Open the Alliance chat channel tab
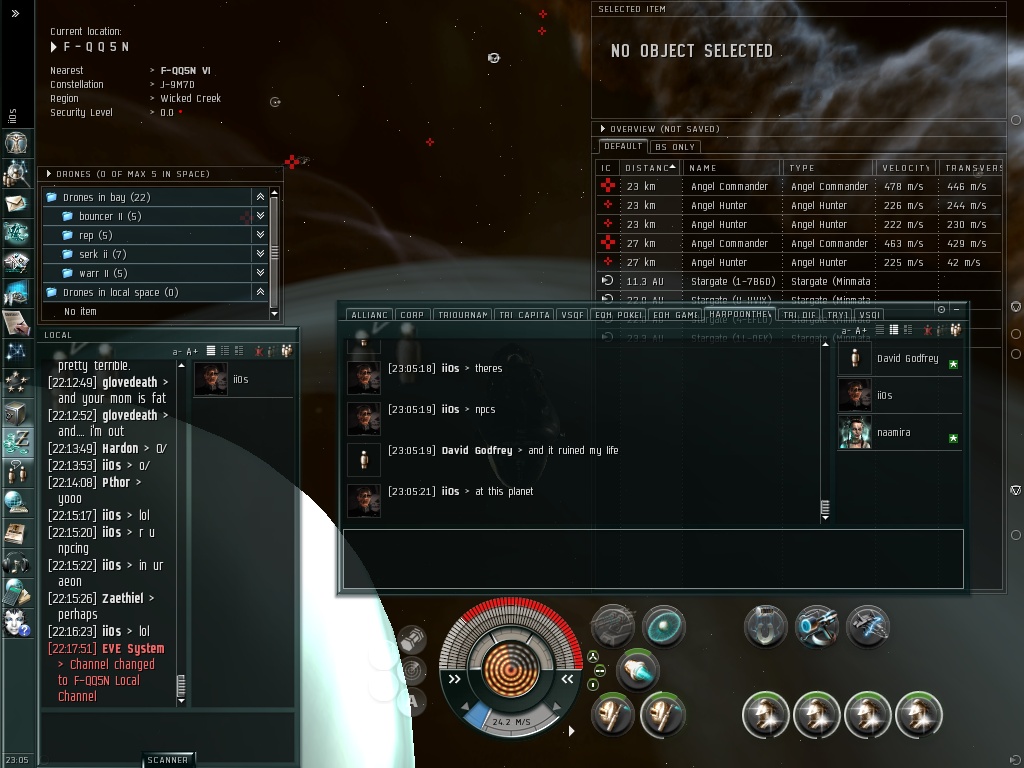This screenshot has width=1024, height=768. [369, 315]
